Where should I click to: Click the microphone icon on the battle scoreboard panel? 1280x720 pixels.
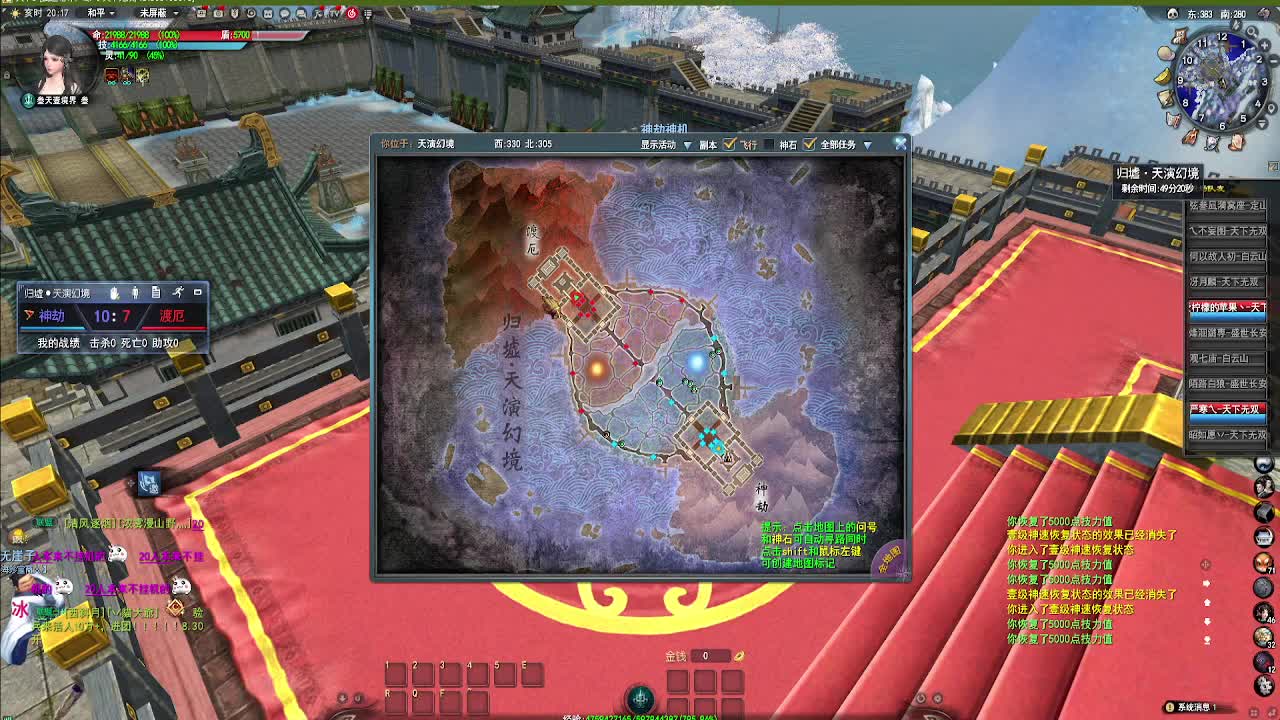(x=115, y=292)
